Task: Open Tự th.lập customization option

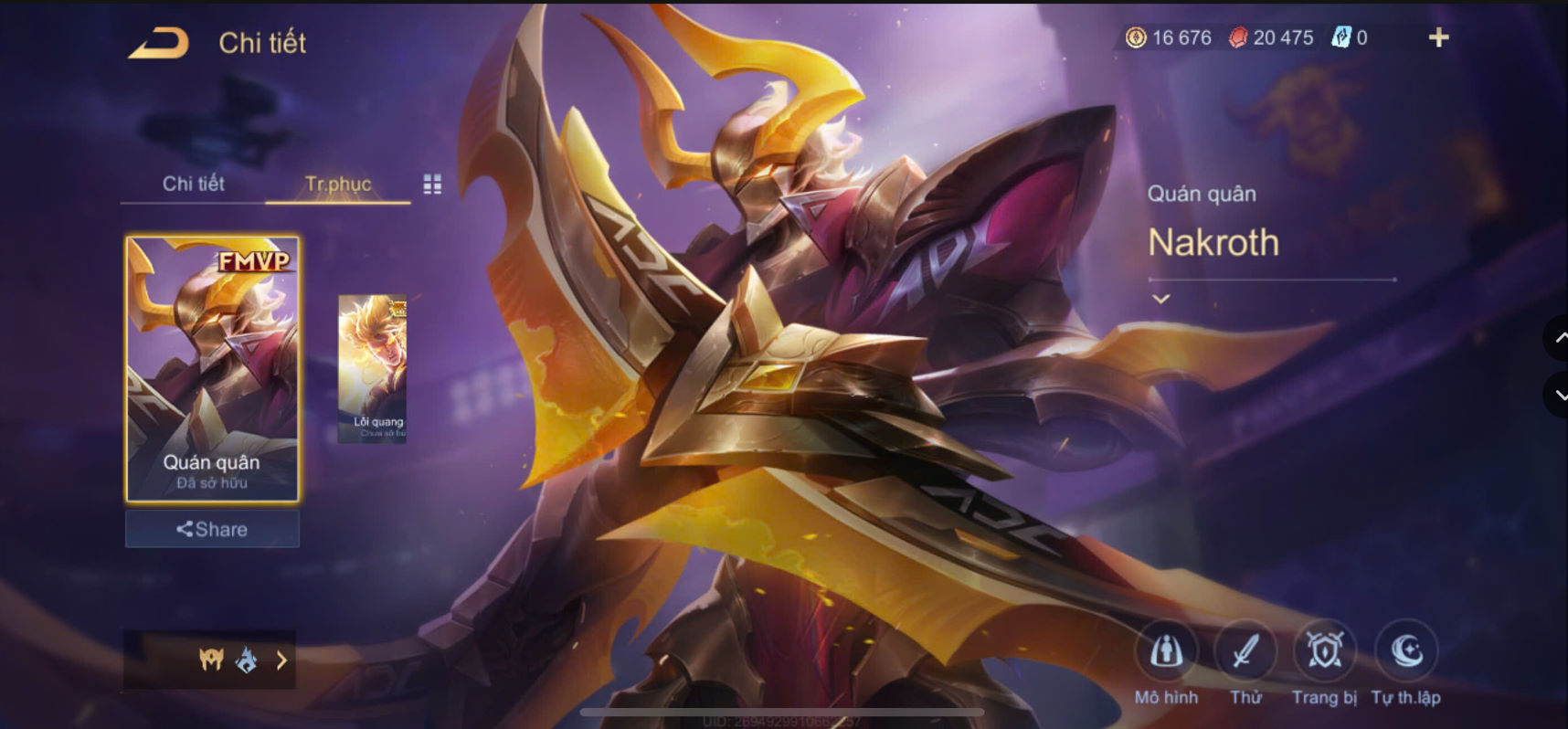Action: point(1407,650)
